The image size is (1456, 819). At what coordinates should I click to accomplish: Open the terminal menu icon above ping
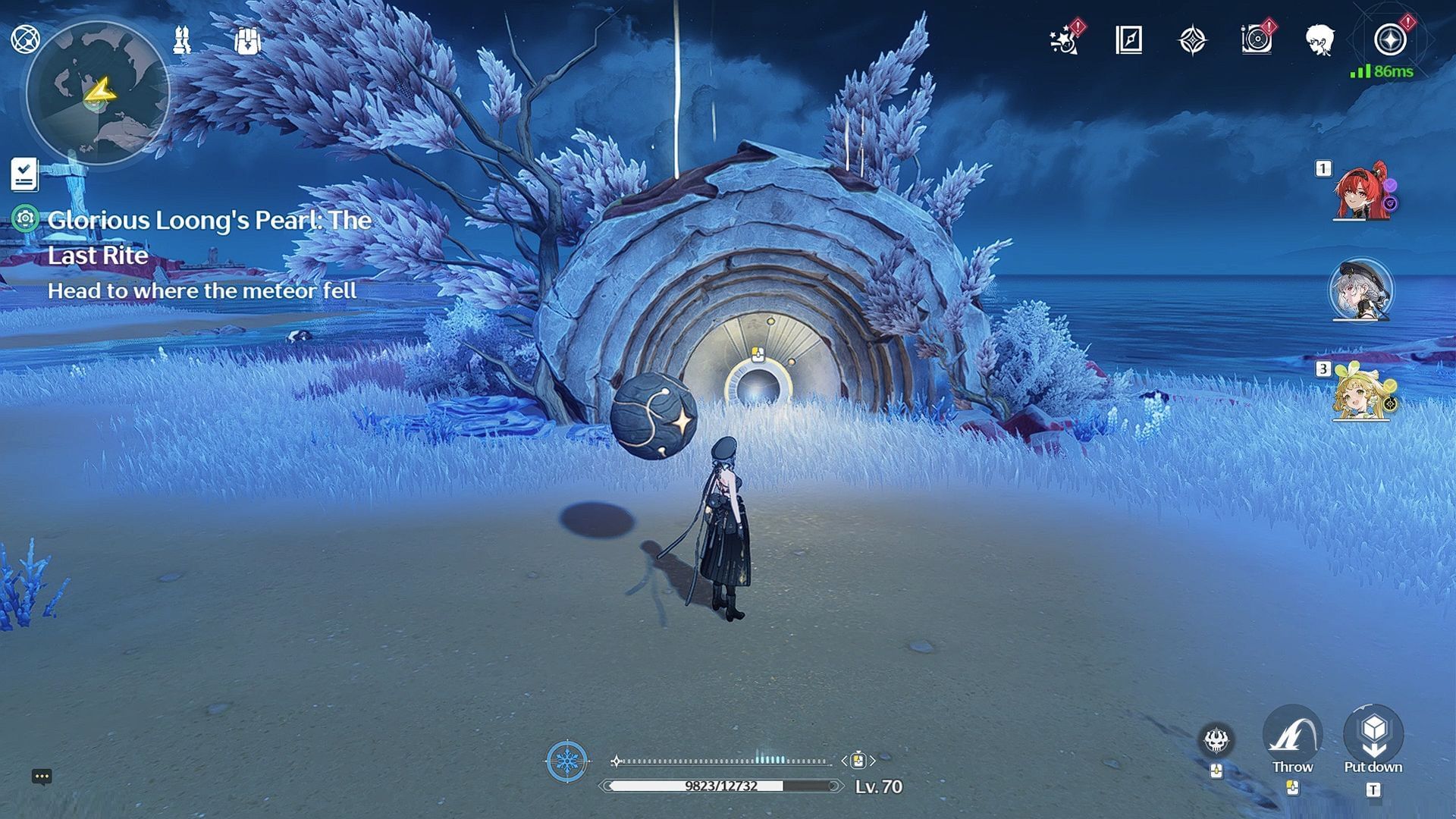click(x=1389, y=40)
